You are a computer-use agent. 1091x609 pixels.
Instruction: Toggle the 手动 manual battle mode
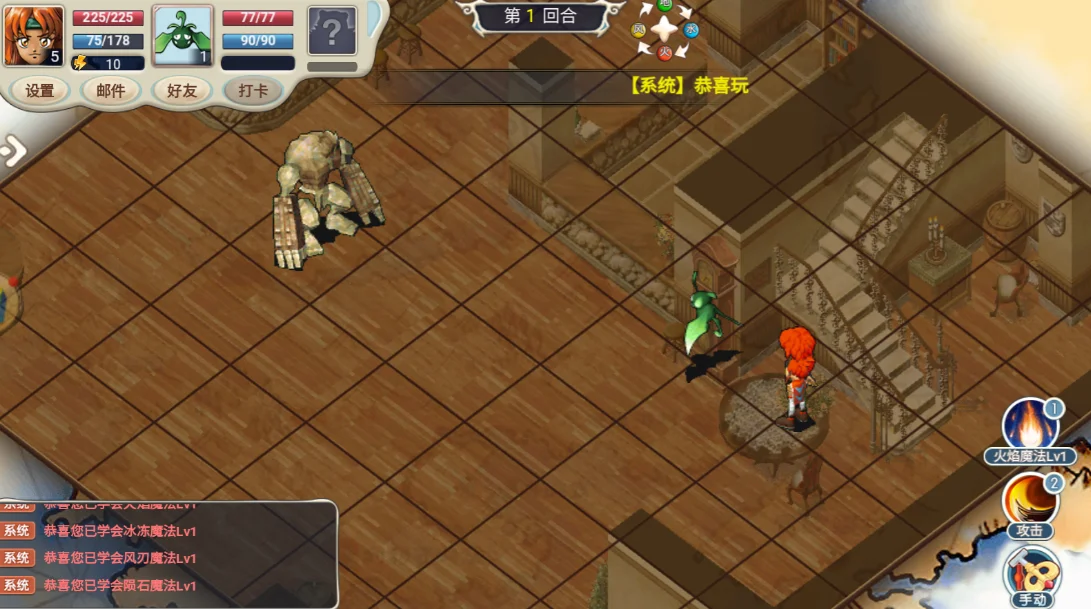(1031, 575)
